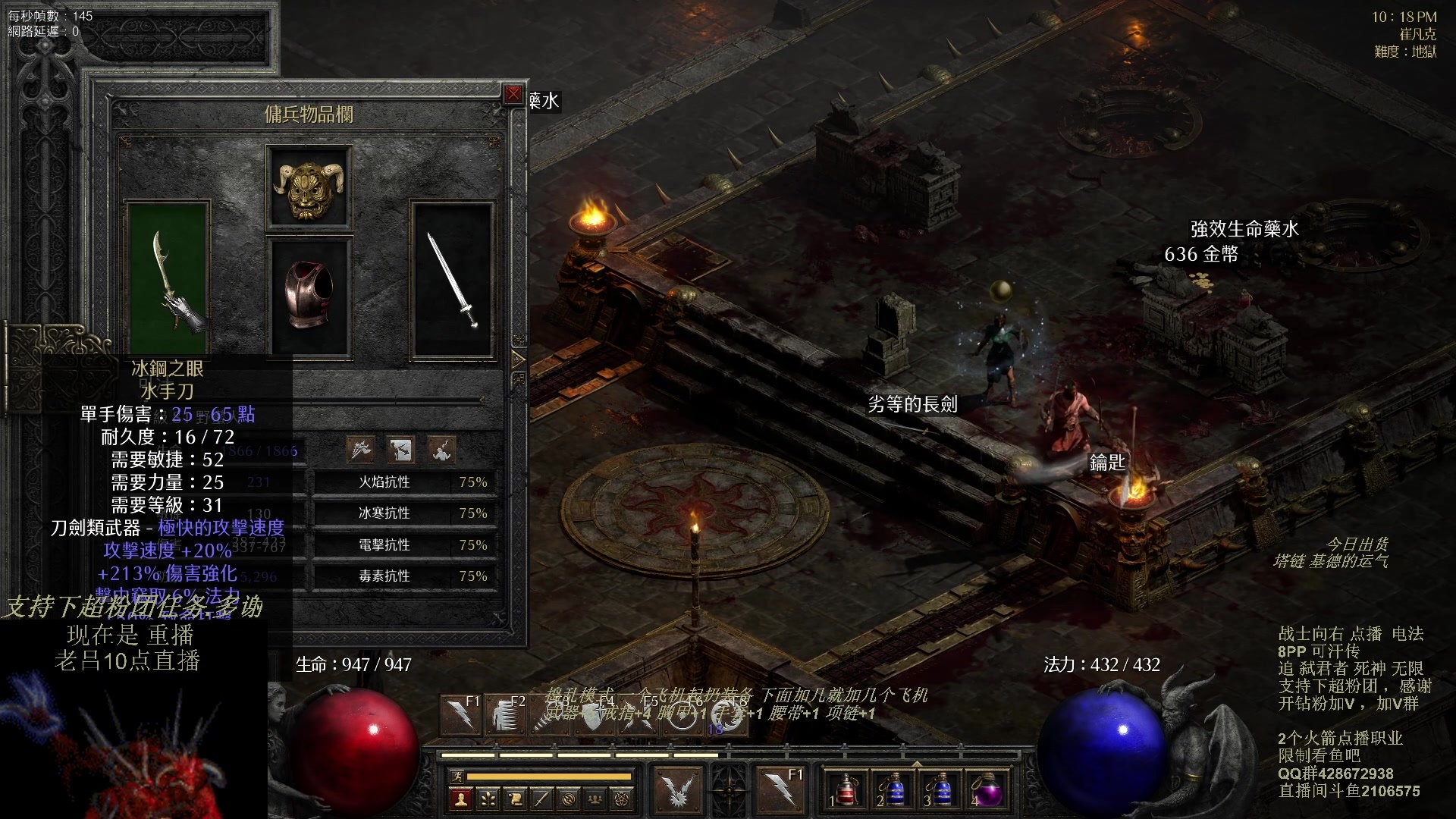Open the quest log scroll icon
Image resolution: width=1456 pixels, height=819 pixels.
515,799
